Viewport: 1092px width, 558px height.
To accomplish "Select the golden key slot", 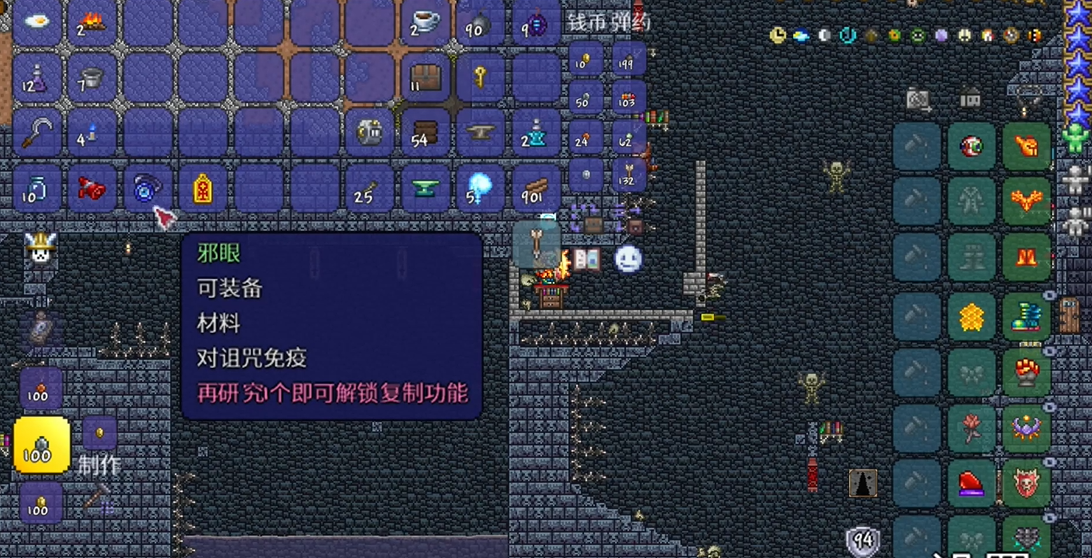I will [x=482, y=77].
